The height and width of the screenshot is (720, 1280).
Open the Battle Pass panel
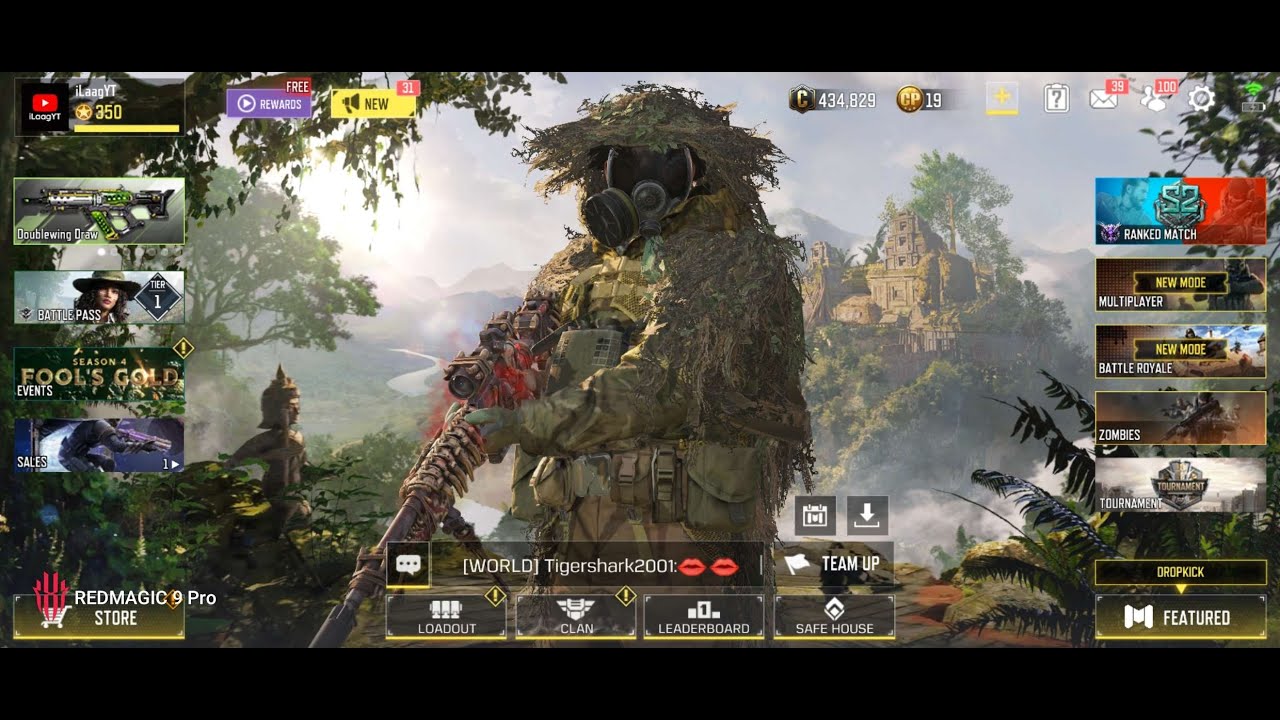pos(99,297)
